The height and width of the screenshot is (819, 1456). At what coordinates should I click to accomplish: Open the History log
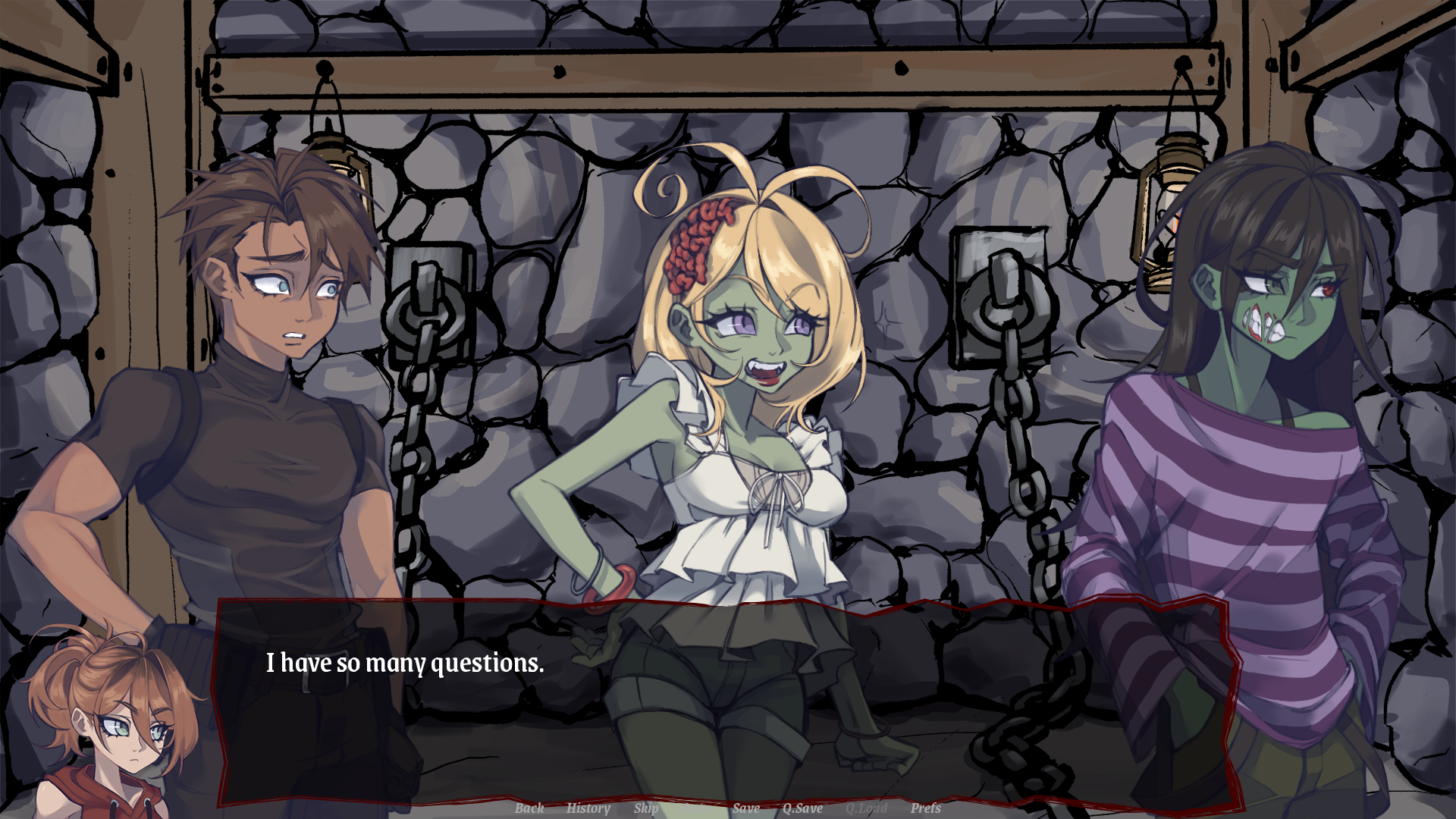click(588, 808)
